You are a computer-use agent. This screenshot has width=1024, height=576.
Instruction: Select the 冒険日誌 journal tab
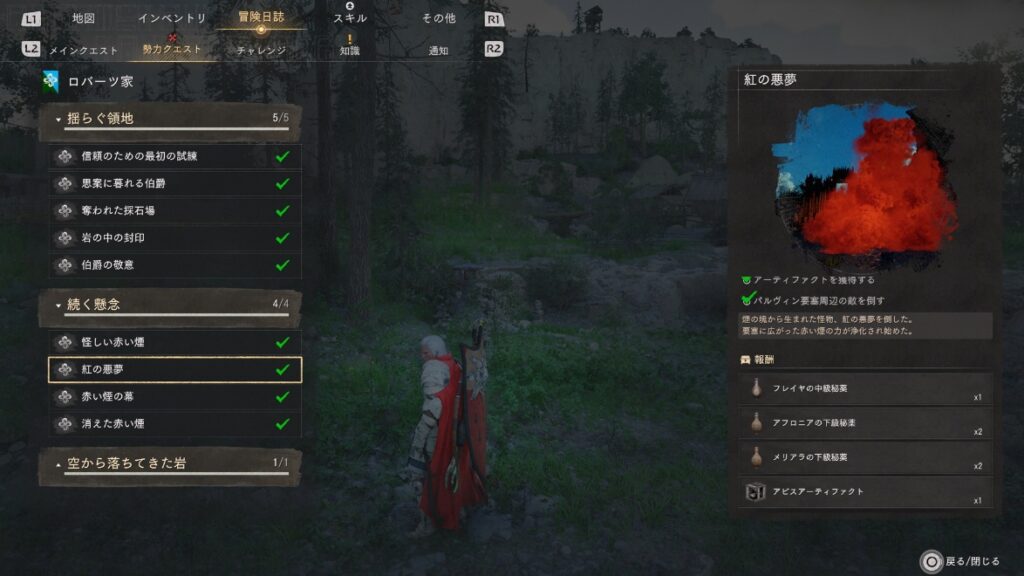(x=261, y=17)
